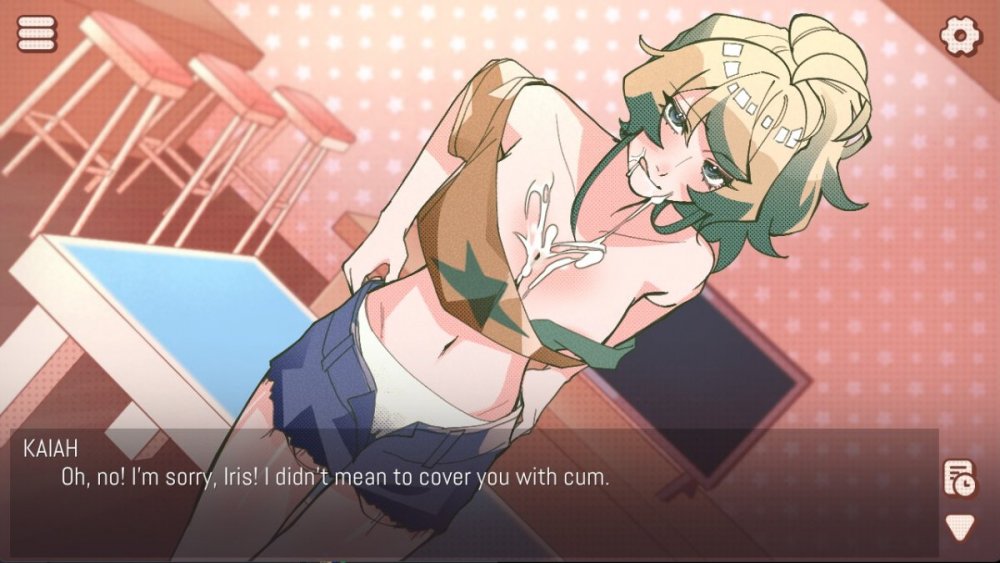Open the gear settings icon
This screenshot has width=1000, height=563.
(x=960, y=35)
